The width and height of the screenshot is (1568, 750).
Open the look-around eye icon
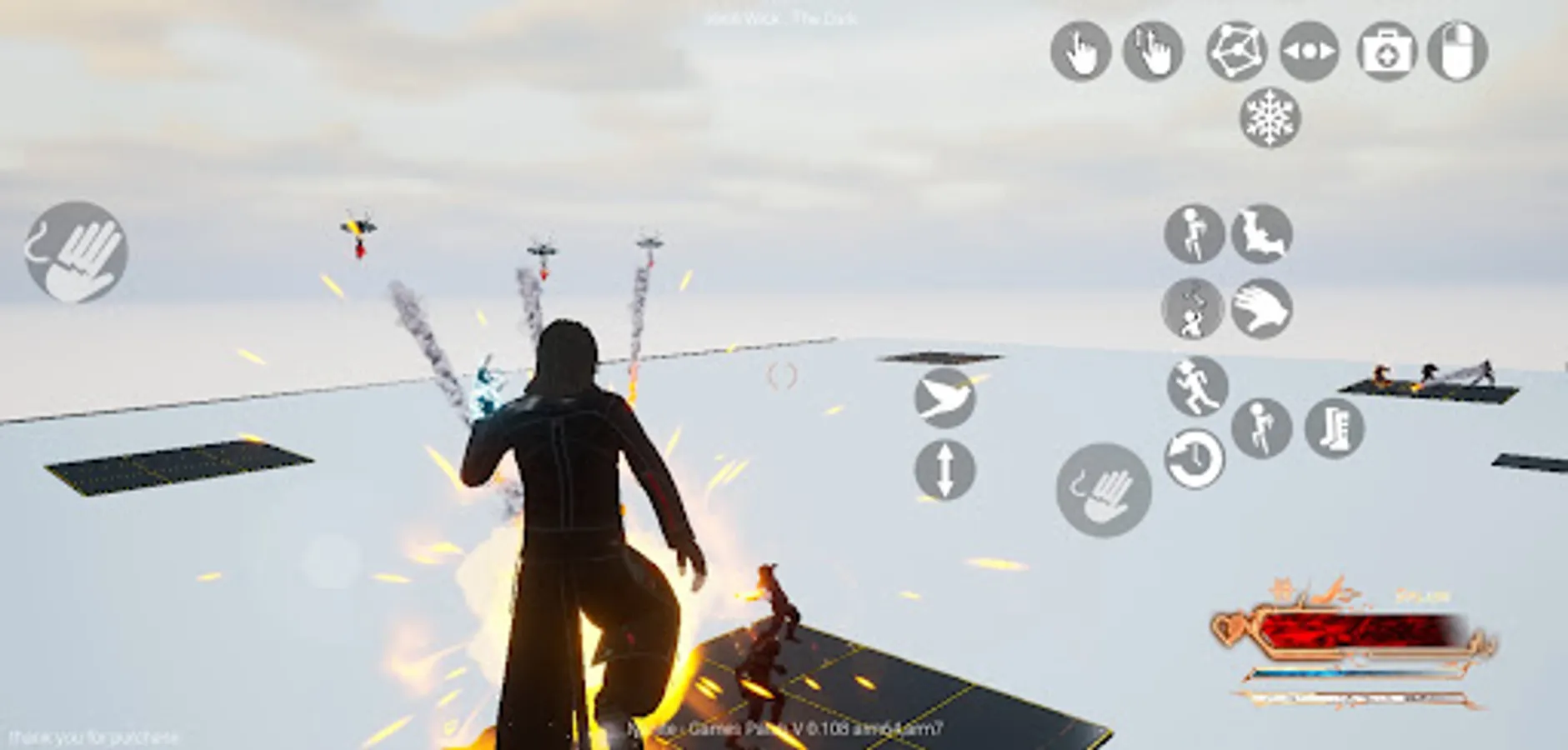pos(1300,52)
